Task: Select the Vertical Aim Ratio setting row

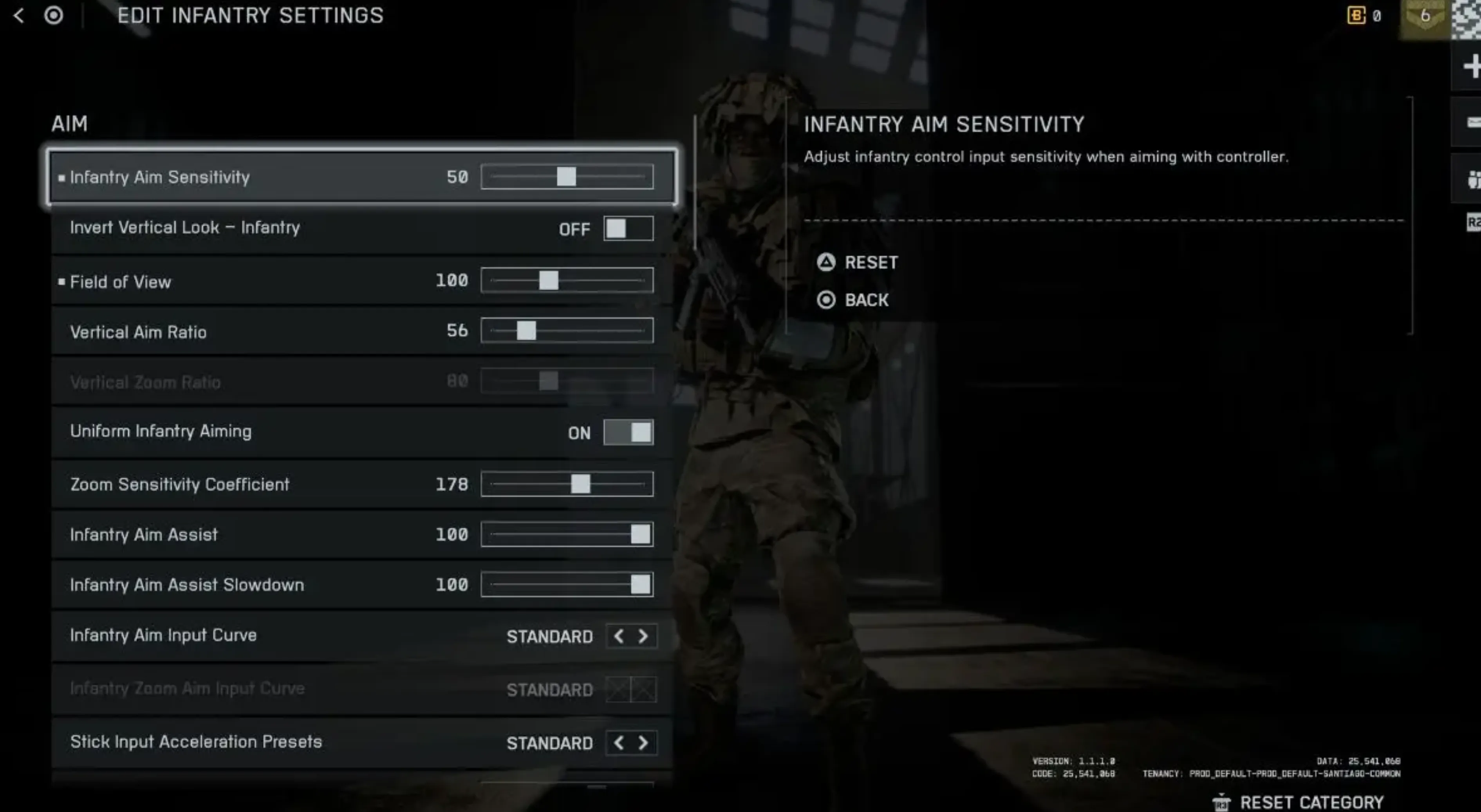Action: [x=230, y=332]
